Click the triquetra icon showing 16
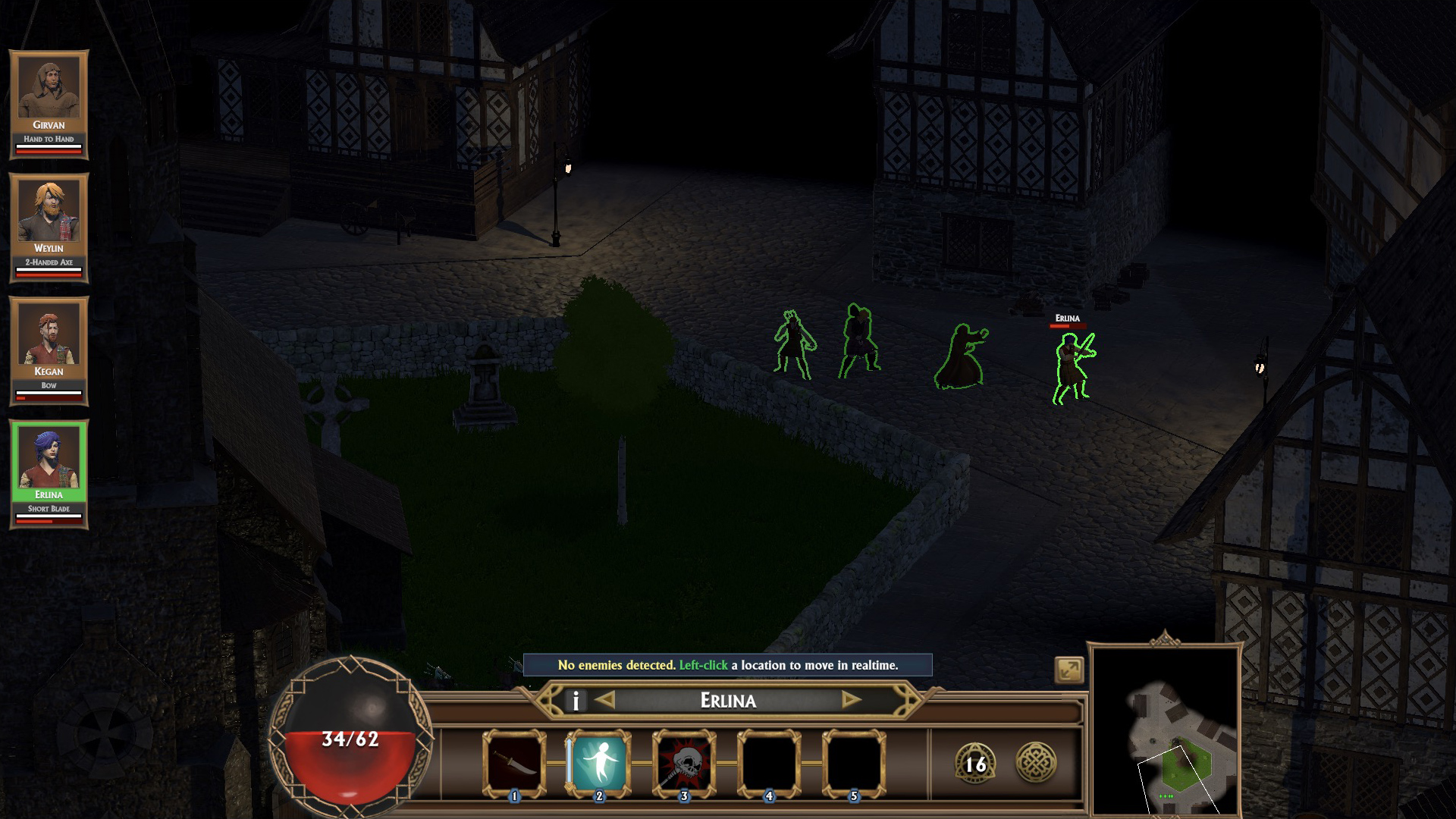The image size is (1456, 819). pyautogui.click(x=975, y=763)
